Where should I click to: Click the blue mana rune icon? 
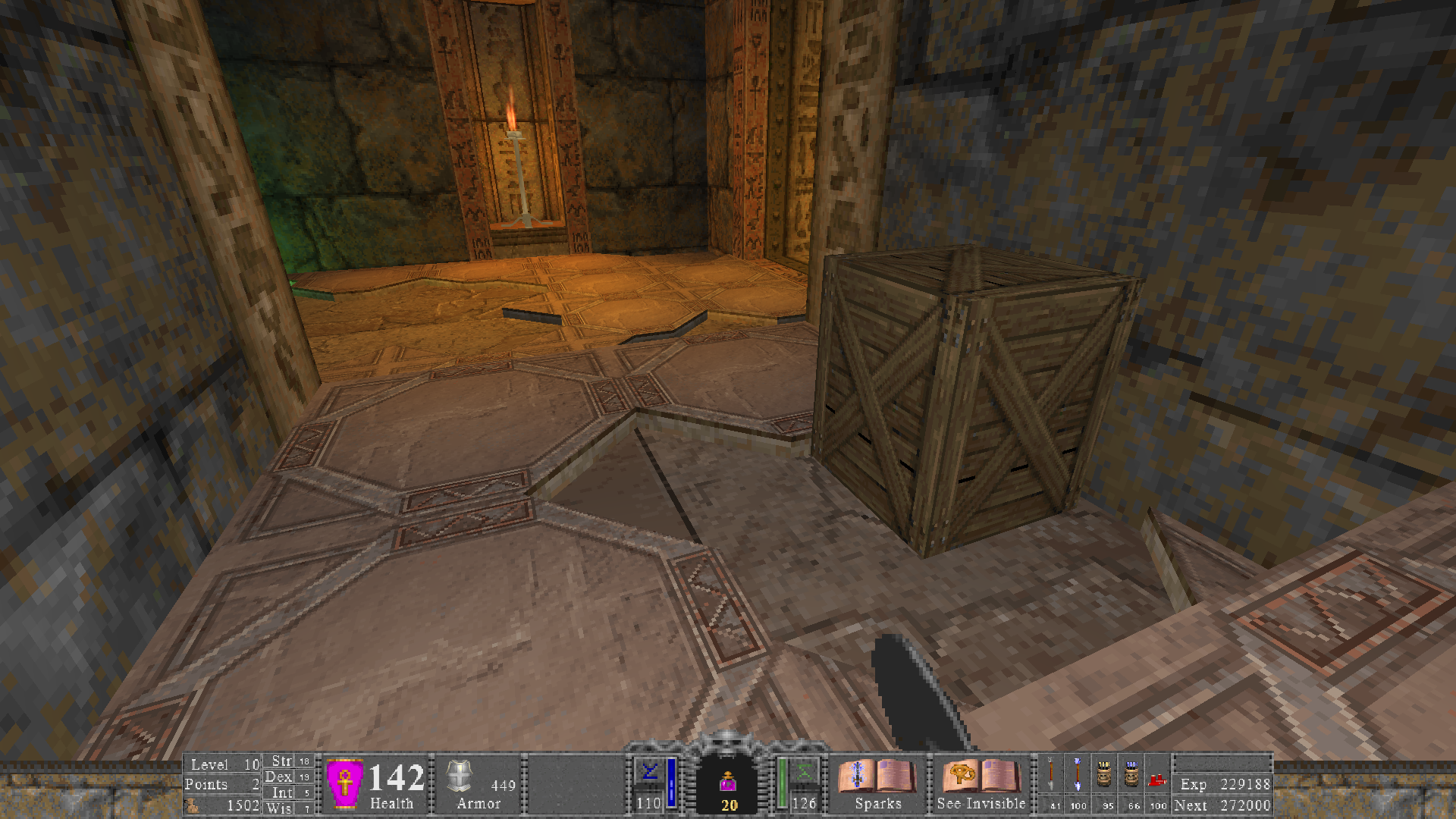click(x=650, y=773)
